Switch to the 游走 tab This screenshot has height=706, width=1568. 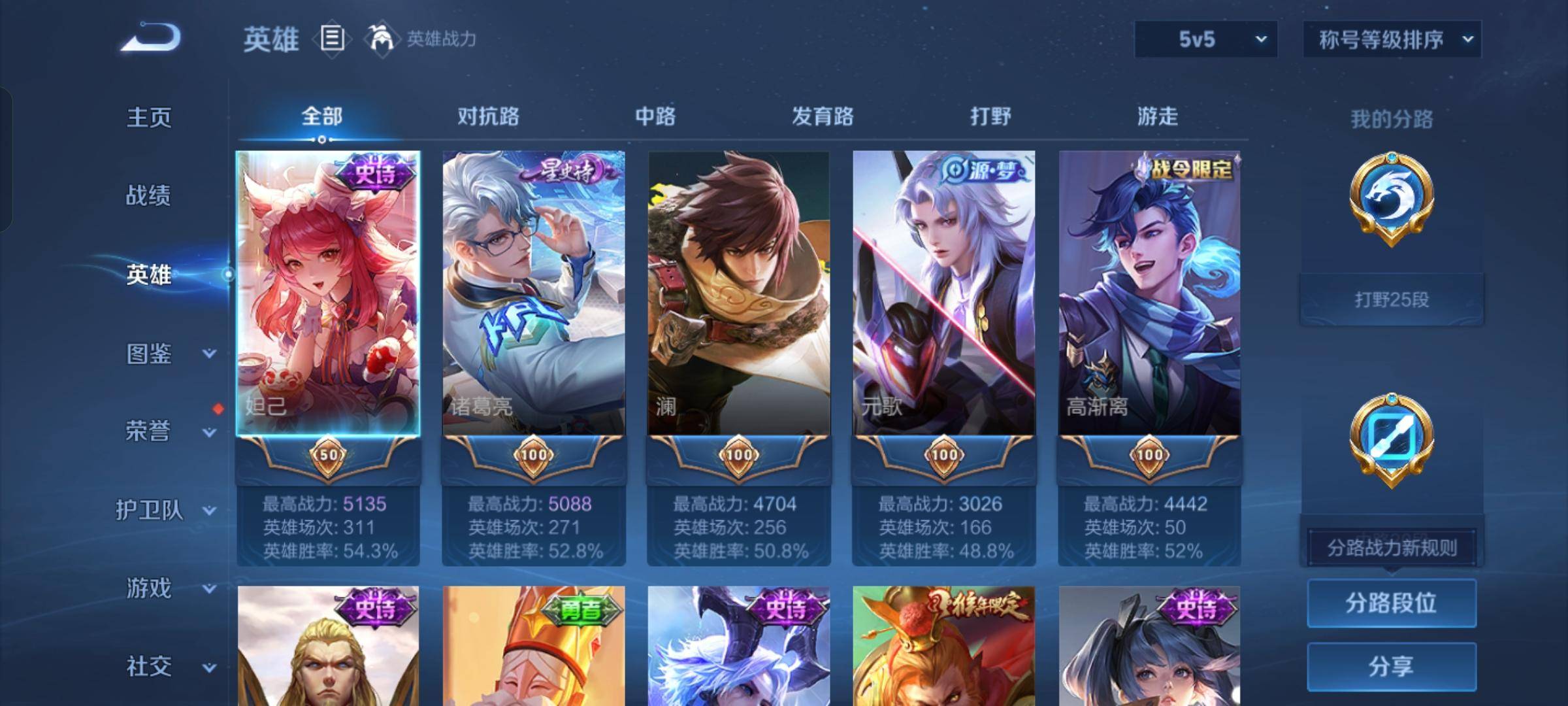coord(1157,116)
